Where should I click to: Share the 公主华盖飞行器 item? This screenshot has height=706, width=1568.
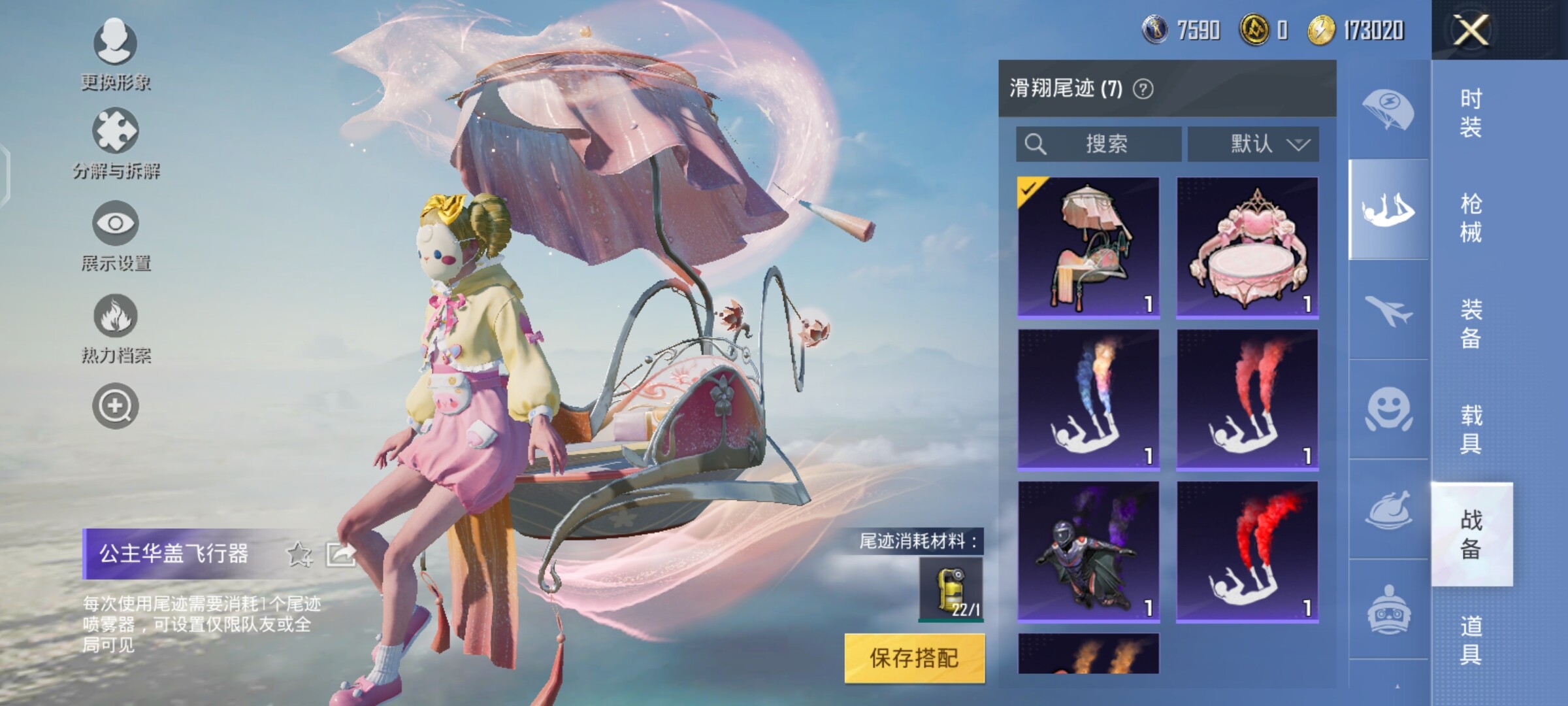pos(340,554)
